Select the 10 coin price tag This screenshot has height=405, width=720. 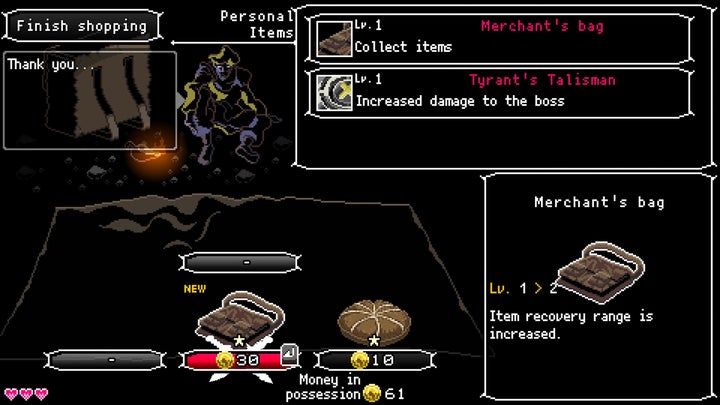[375, 360]
